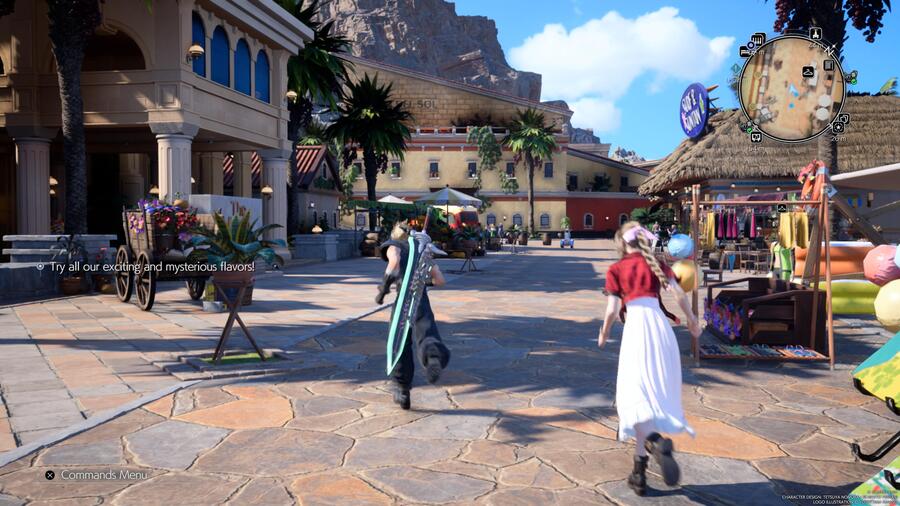Click the piano marker on the minimap edge
The image size is (900, 506).
[758, 38]
